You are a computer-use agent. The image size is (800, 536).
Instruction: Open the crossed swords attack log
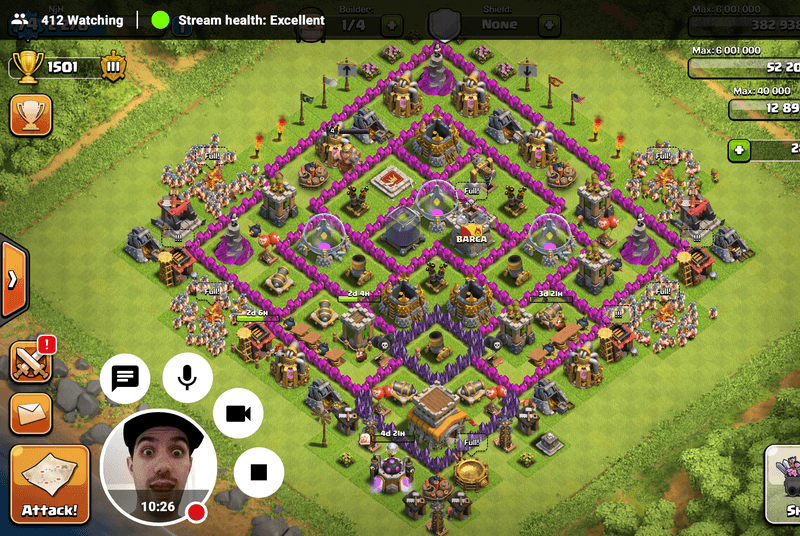pyautogui.click(x=31, y=362)
